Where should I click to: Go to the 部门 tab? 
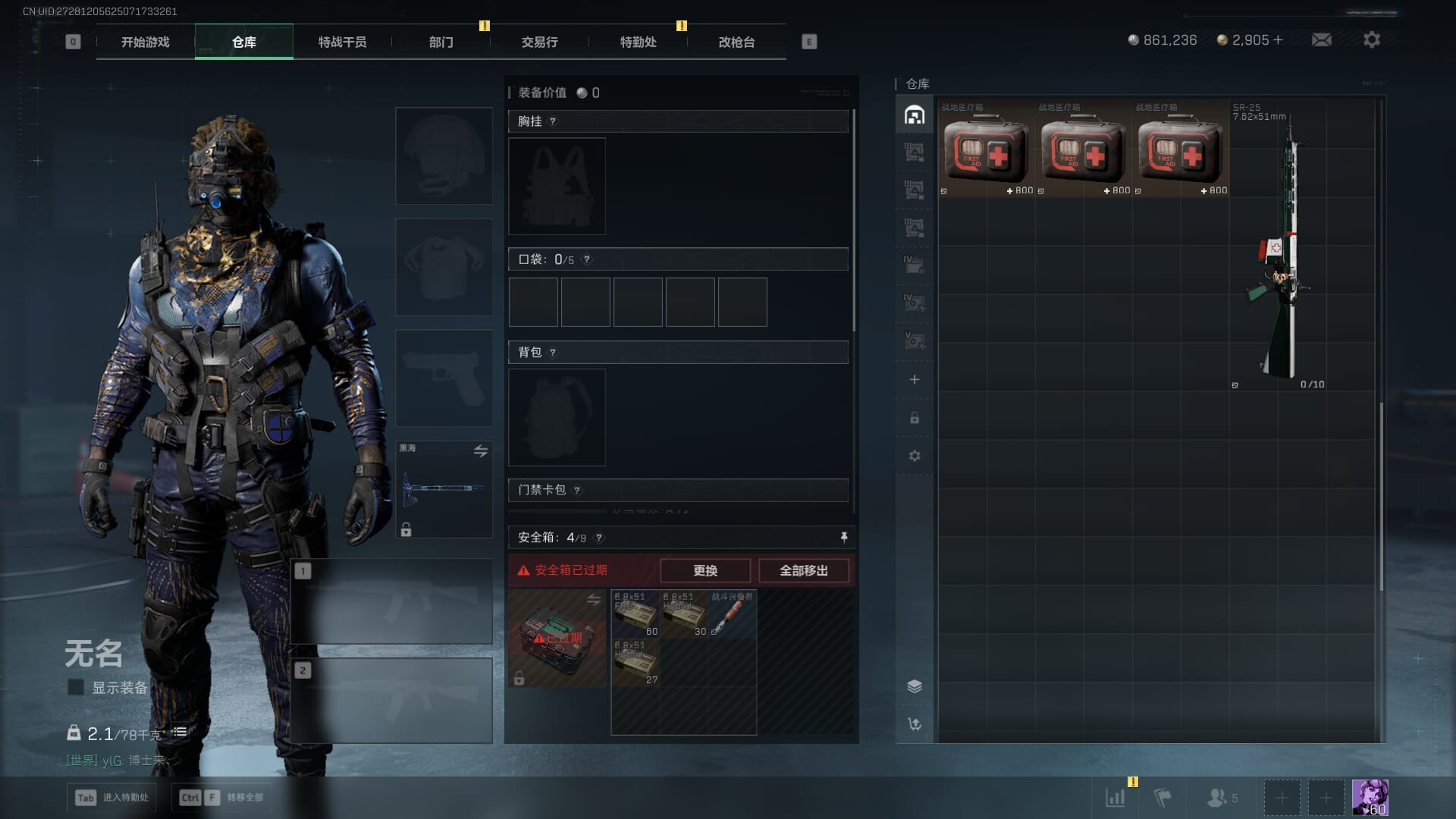441,42
